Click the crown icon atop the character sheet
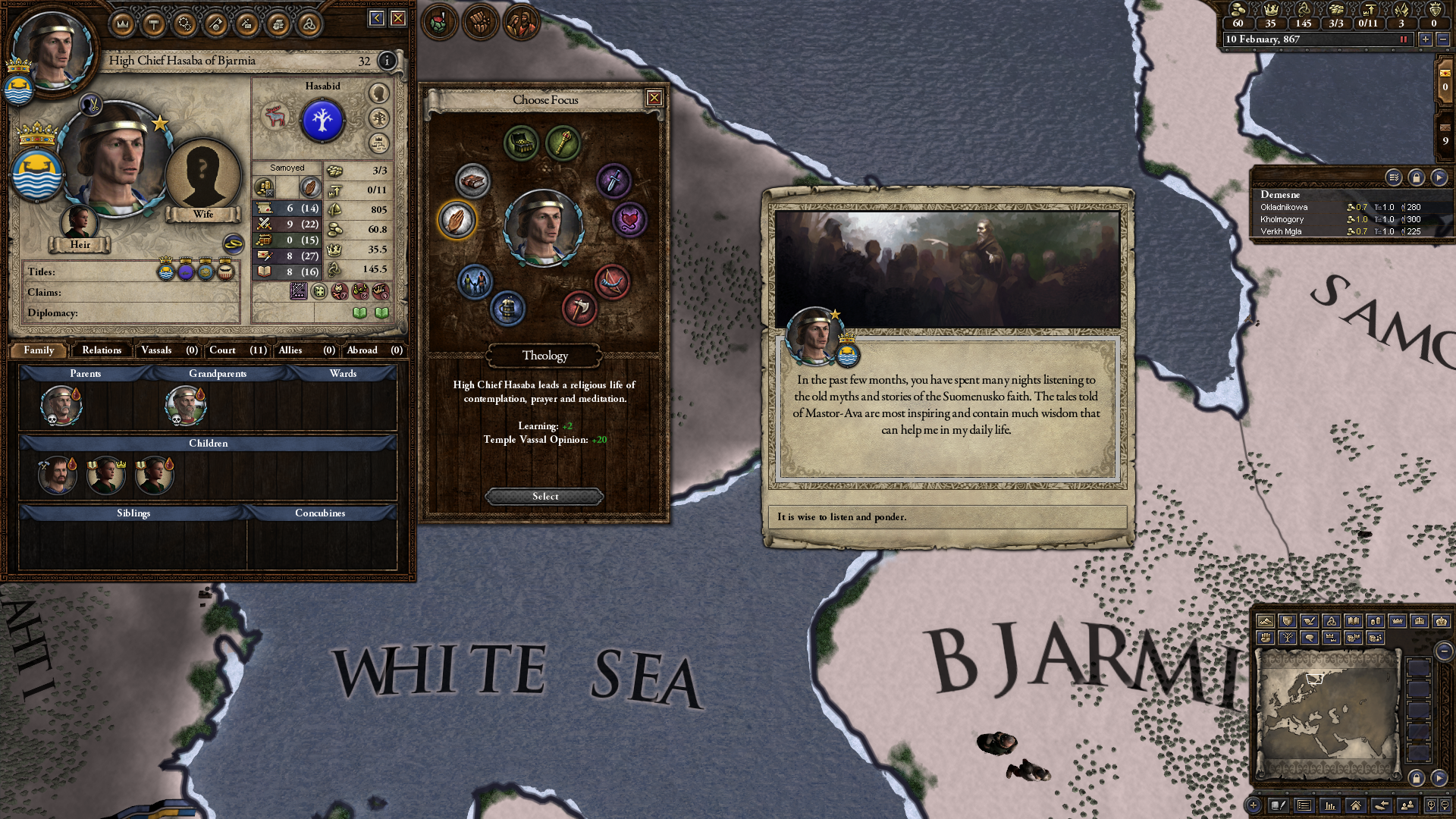The image size is (1456, 819). click(123, 24)
